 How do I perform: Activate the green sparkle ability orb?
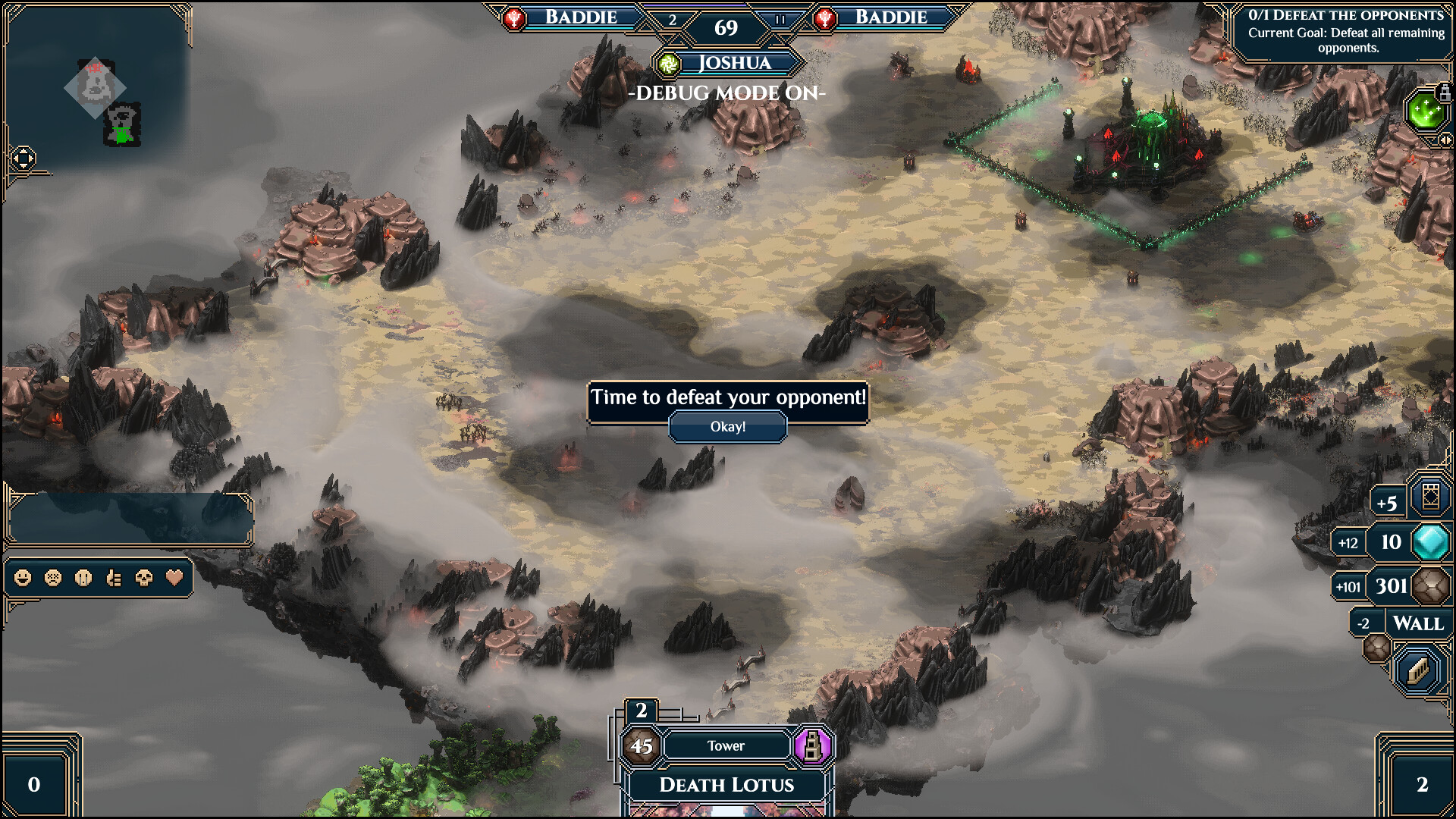[x=1423, y=112]
